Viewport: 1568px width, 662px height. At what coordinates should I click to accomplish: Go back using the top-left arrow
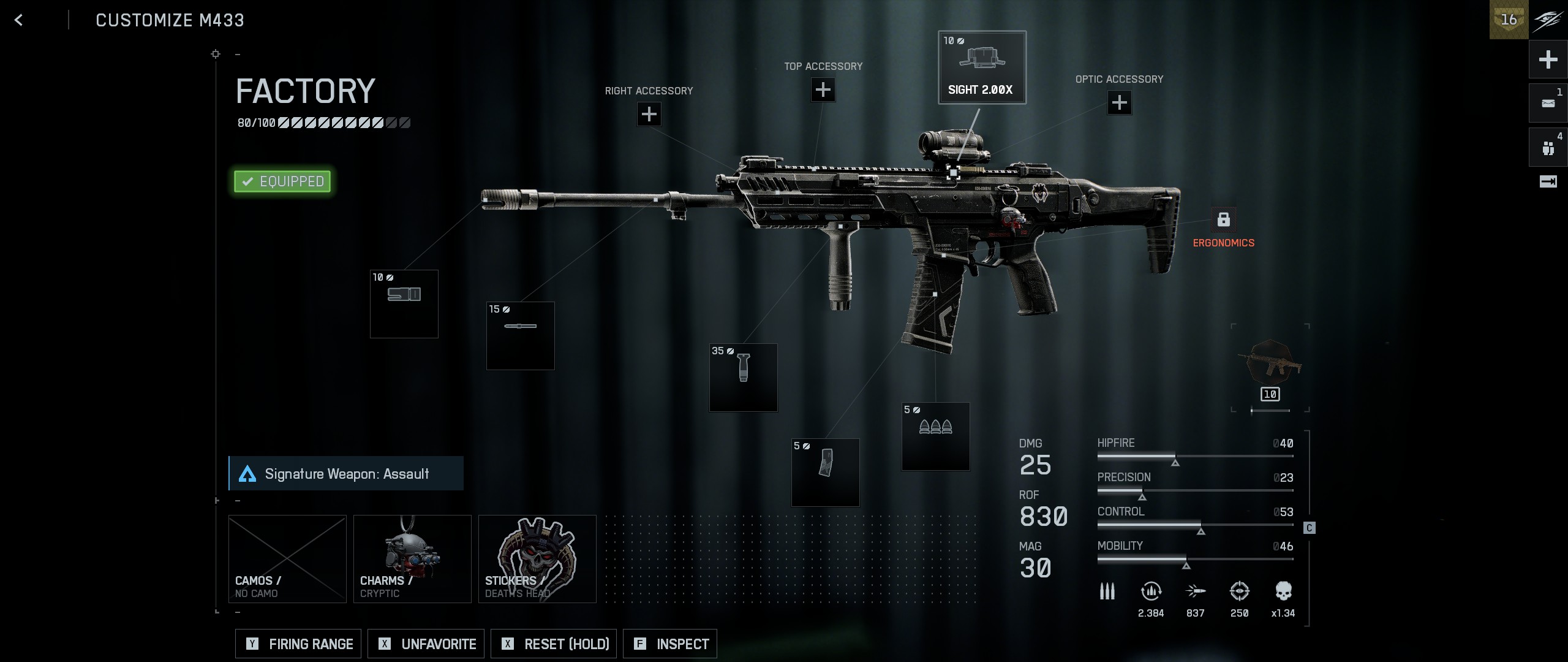[x=18, y=20]
